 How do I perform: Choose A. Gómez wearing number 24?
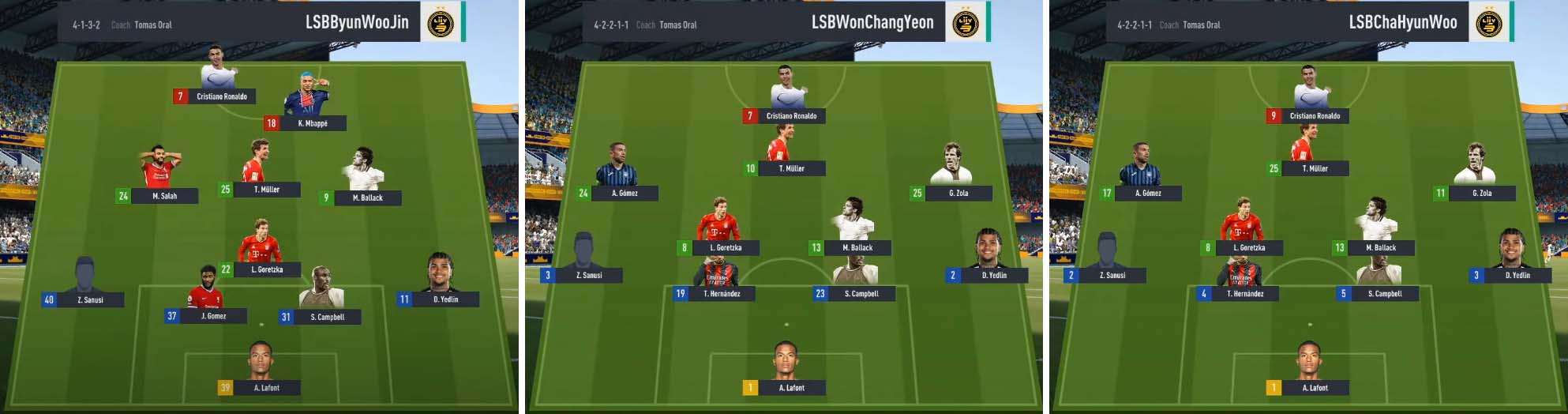click(617, 192)
